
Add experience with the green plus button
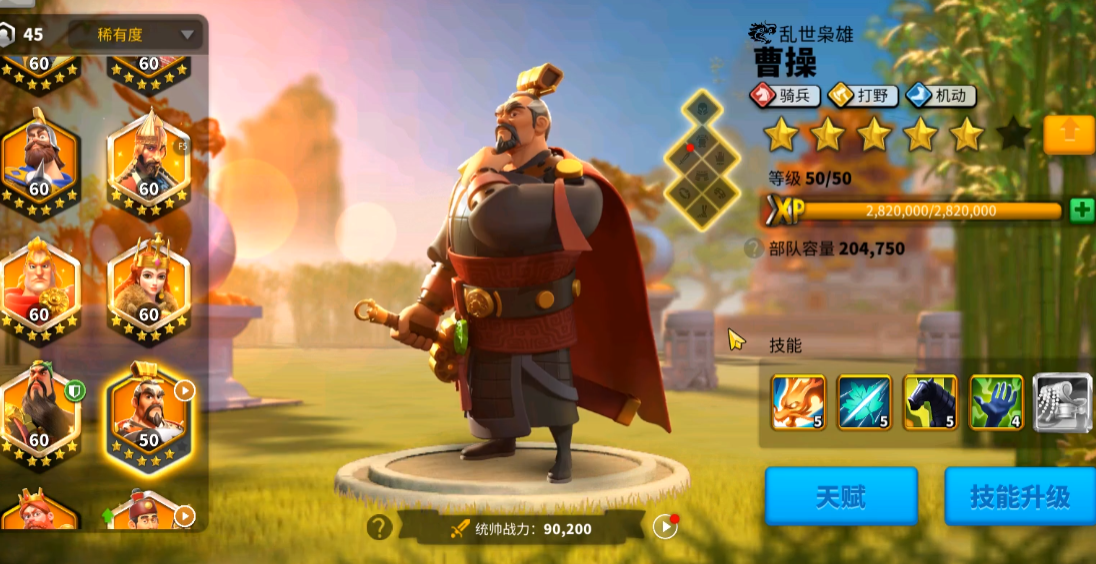tap(1081, 210)
